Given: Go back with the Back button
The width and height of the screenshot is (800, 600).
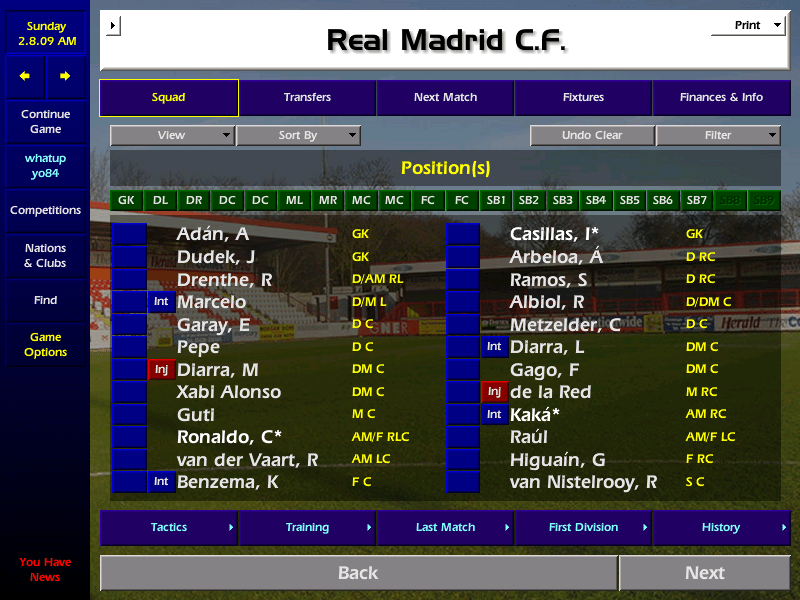Looking at the screenshot, I should 358,573.
